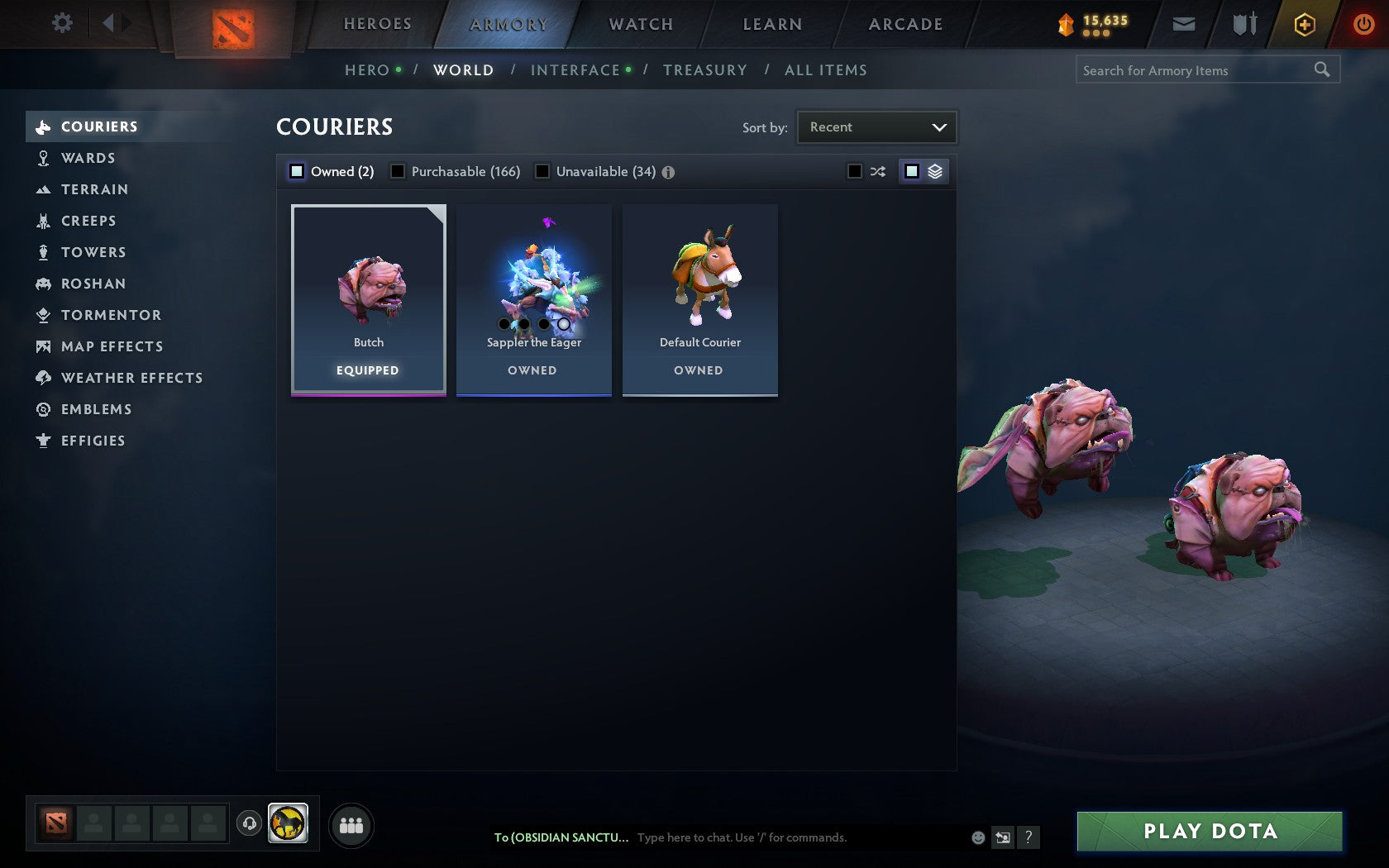
Task: Open Dota Plus with the hexagon plus icon
Action: point(1305,23)
